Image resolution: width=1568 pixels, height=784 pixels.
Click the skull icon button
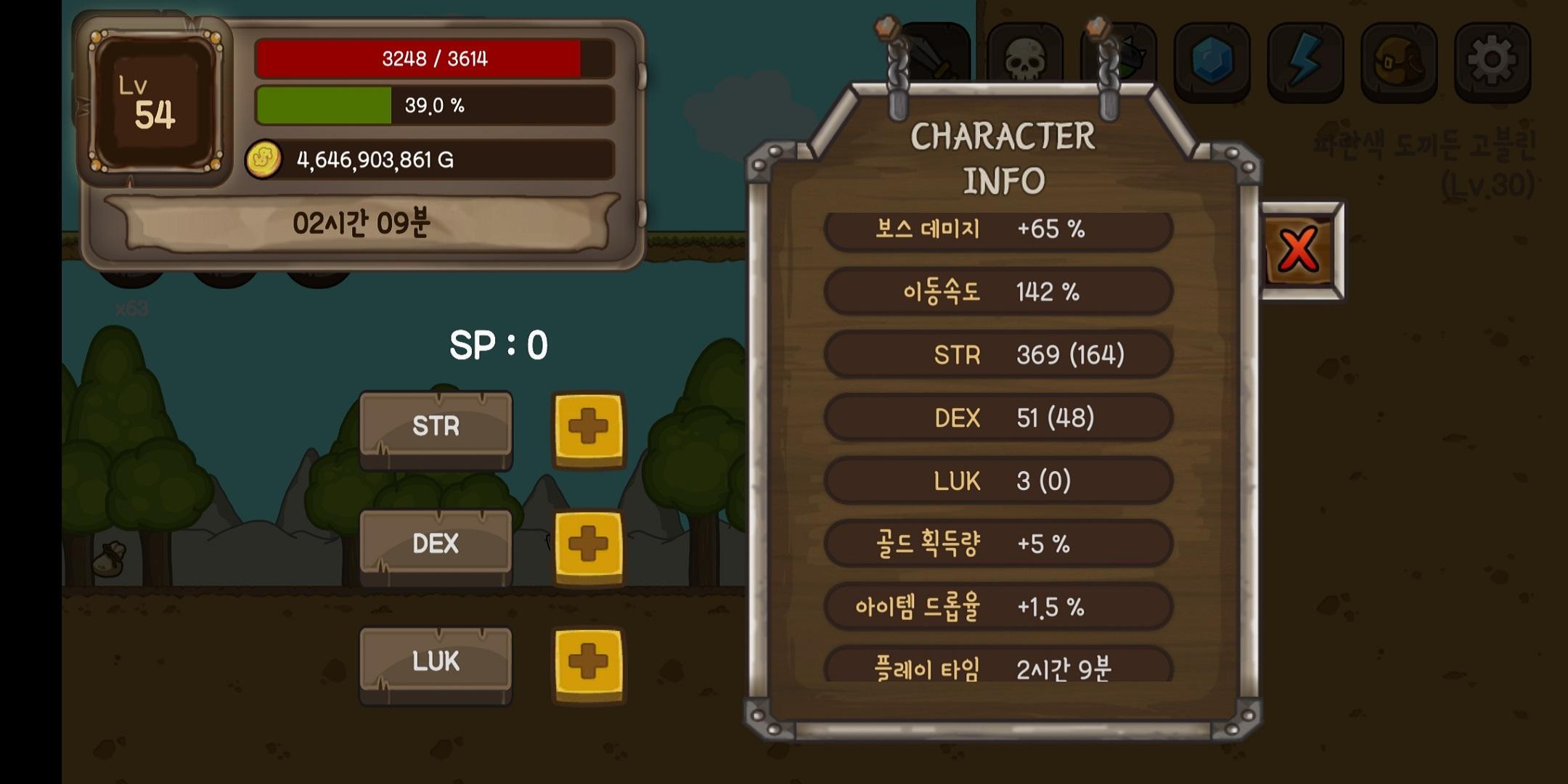coord(1024,60)
